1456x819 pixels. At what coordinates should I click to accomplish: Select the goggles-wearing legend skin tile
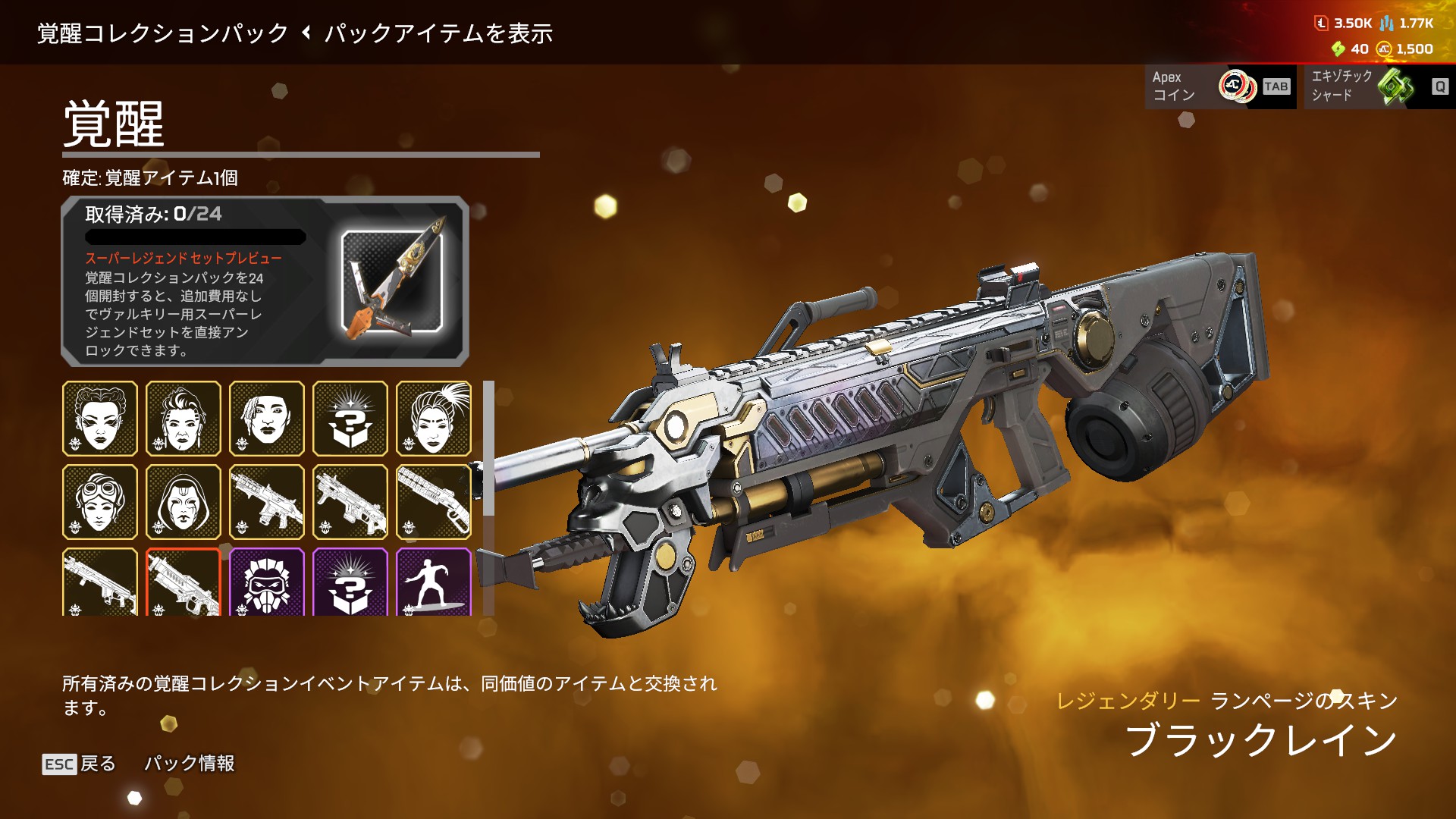tap(100, 502)
